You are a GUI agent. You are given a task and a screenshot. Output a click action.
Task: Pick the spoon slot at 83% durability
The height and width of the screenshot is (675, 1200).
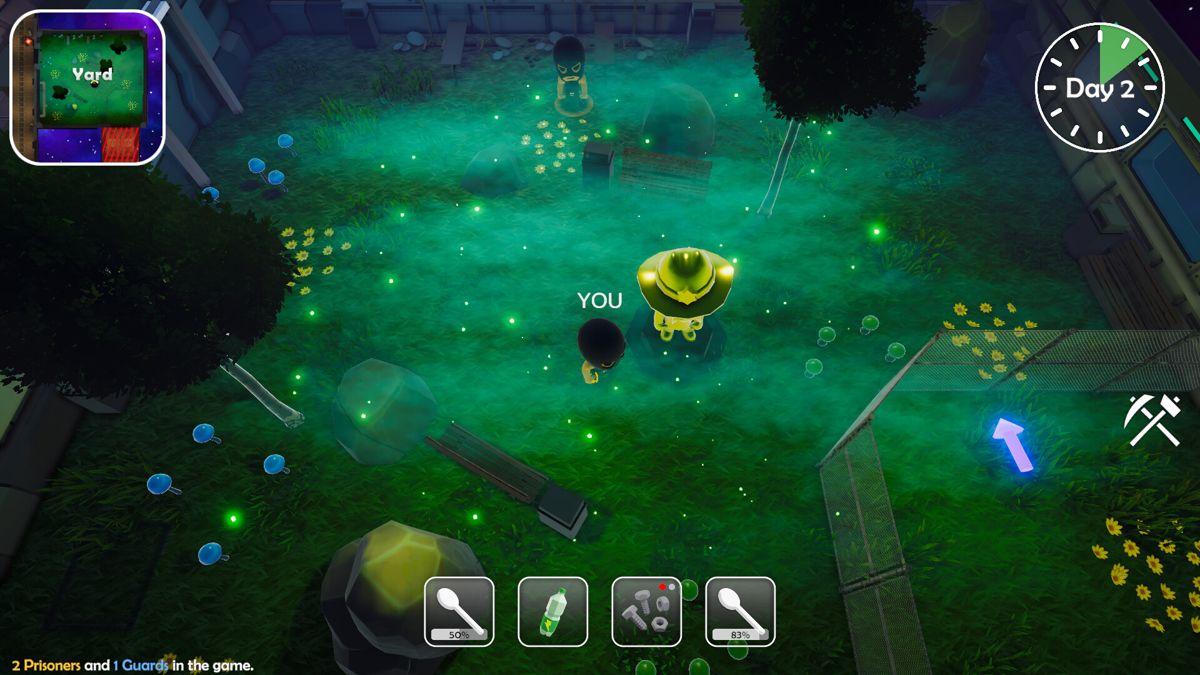[x=740, y=611]
